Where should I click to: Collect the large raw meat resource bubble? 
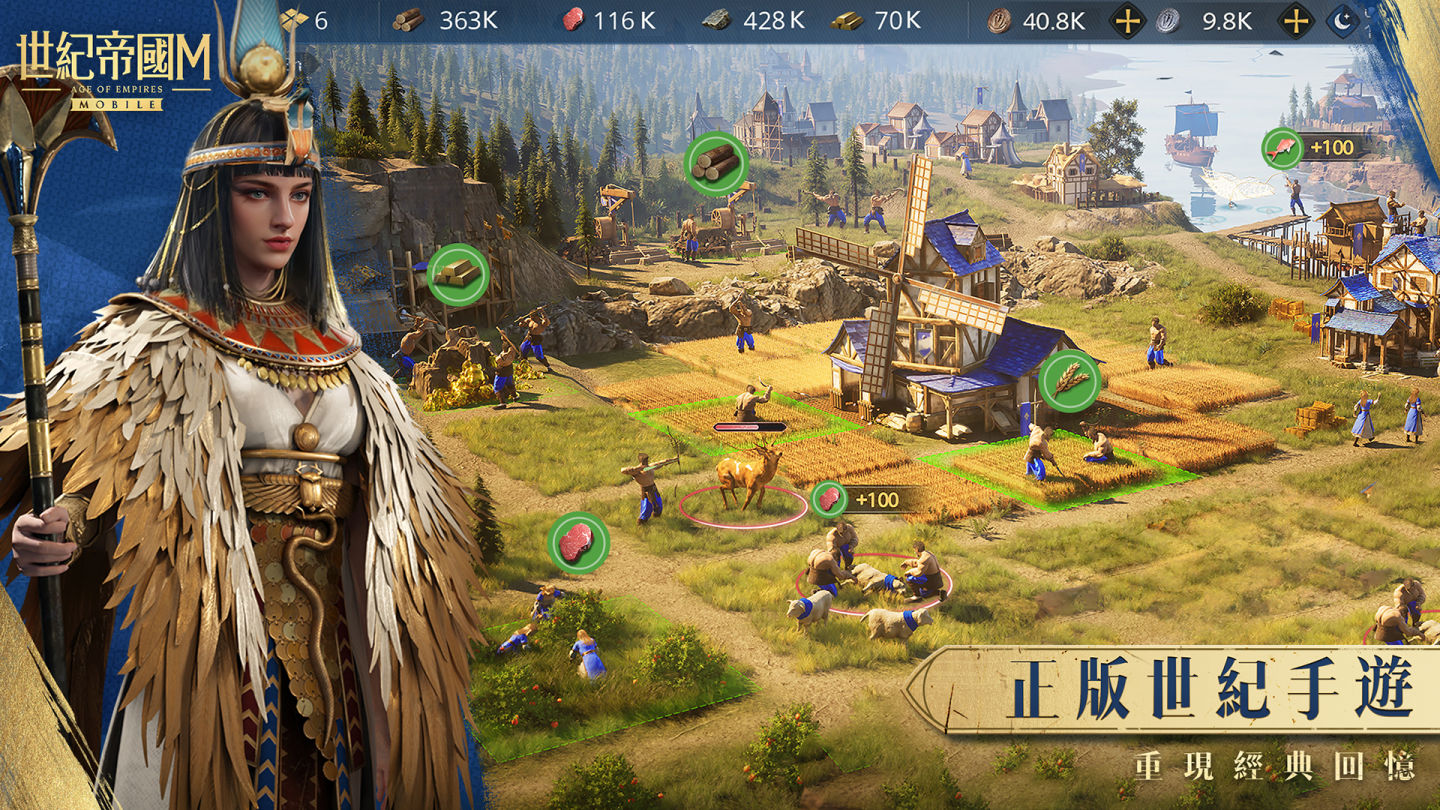[x=578, y=543]
